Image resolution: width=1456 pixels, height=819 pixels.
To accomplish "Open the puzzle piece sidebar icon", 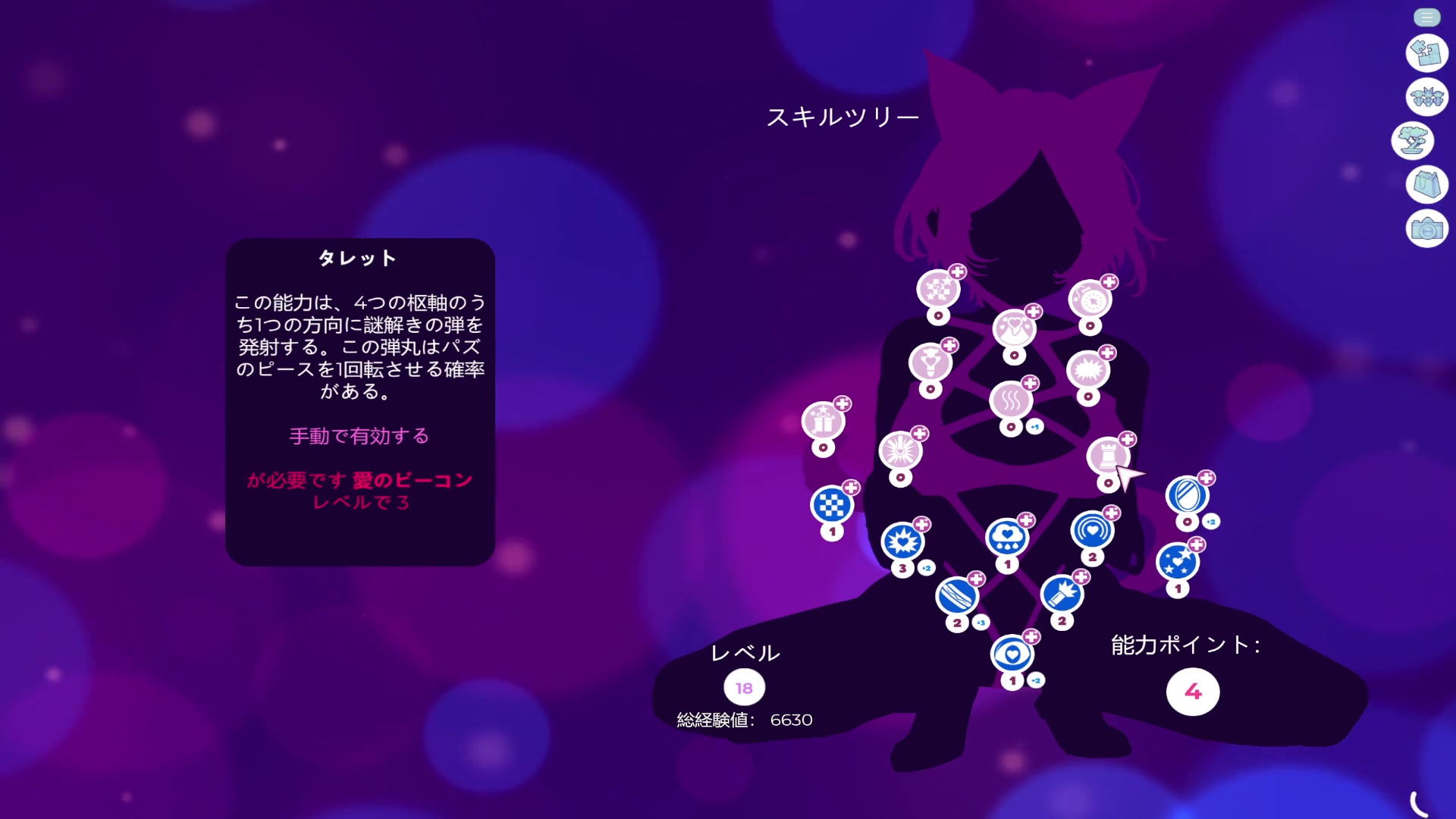I will 1426,52.
